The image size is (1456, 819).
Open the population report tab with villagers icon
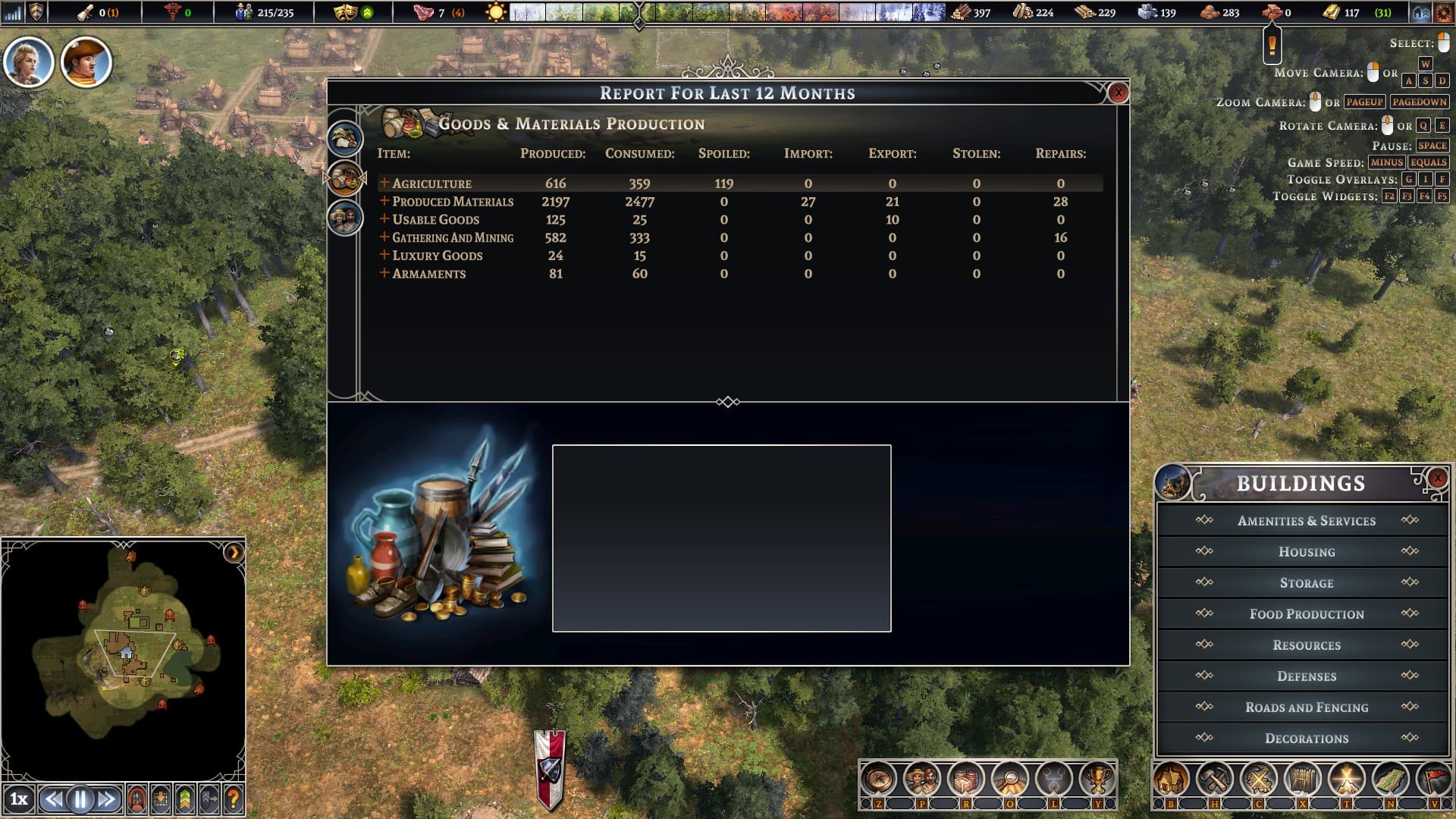pos(345,218)
